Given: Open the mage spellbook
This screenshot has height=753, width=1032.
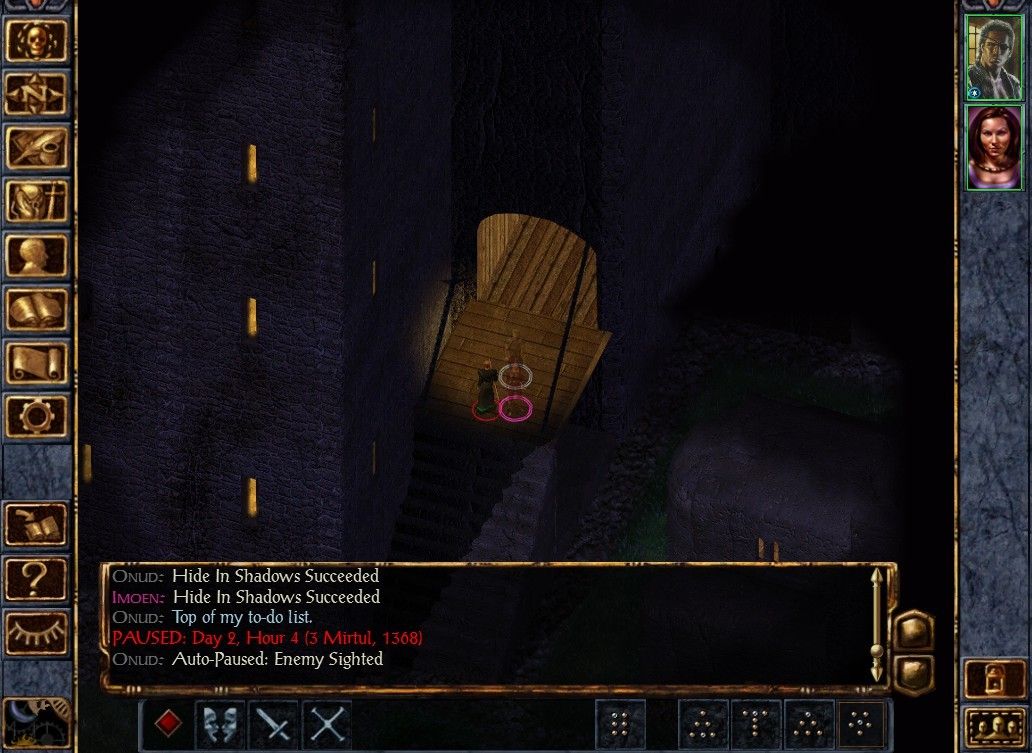Looking at the screenshot, I should 37,308.
